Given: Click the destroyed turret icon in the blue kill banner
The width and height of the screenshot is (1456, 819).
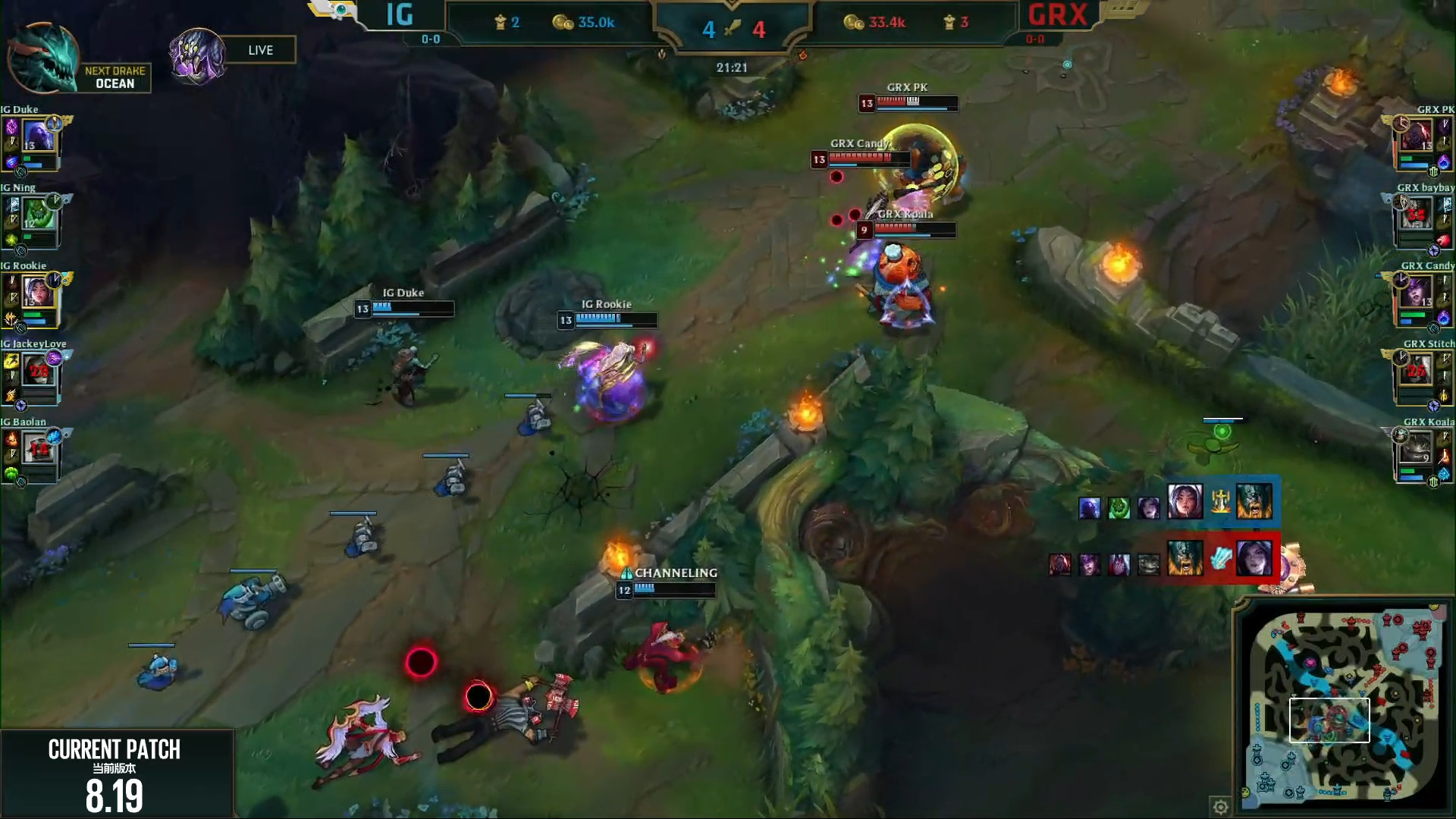Looking at the screenshot, I should [x=1220, y=501].
